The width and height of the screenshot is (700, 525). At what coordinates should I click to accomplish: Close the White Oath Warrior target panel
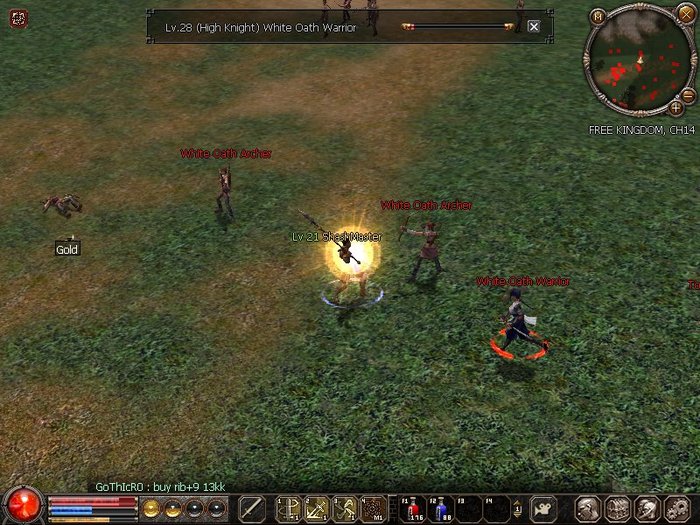[x=533, y=27]
